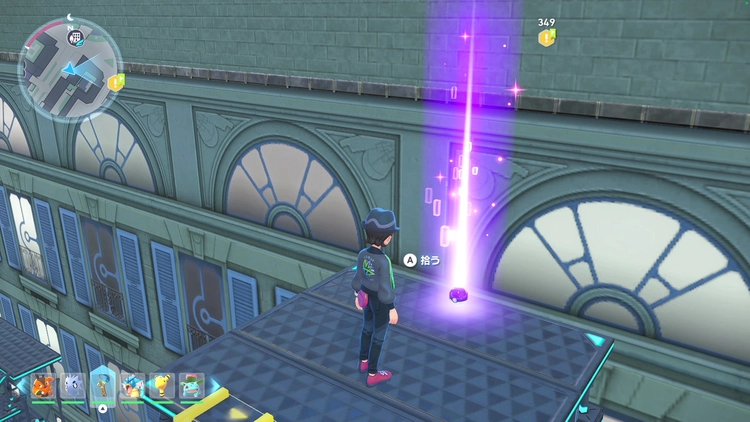The width and height of the screenshot is (750, 422).
Task: Select the highlighted Honedge party slot
Action: pos(103,384)
